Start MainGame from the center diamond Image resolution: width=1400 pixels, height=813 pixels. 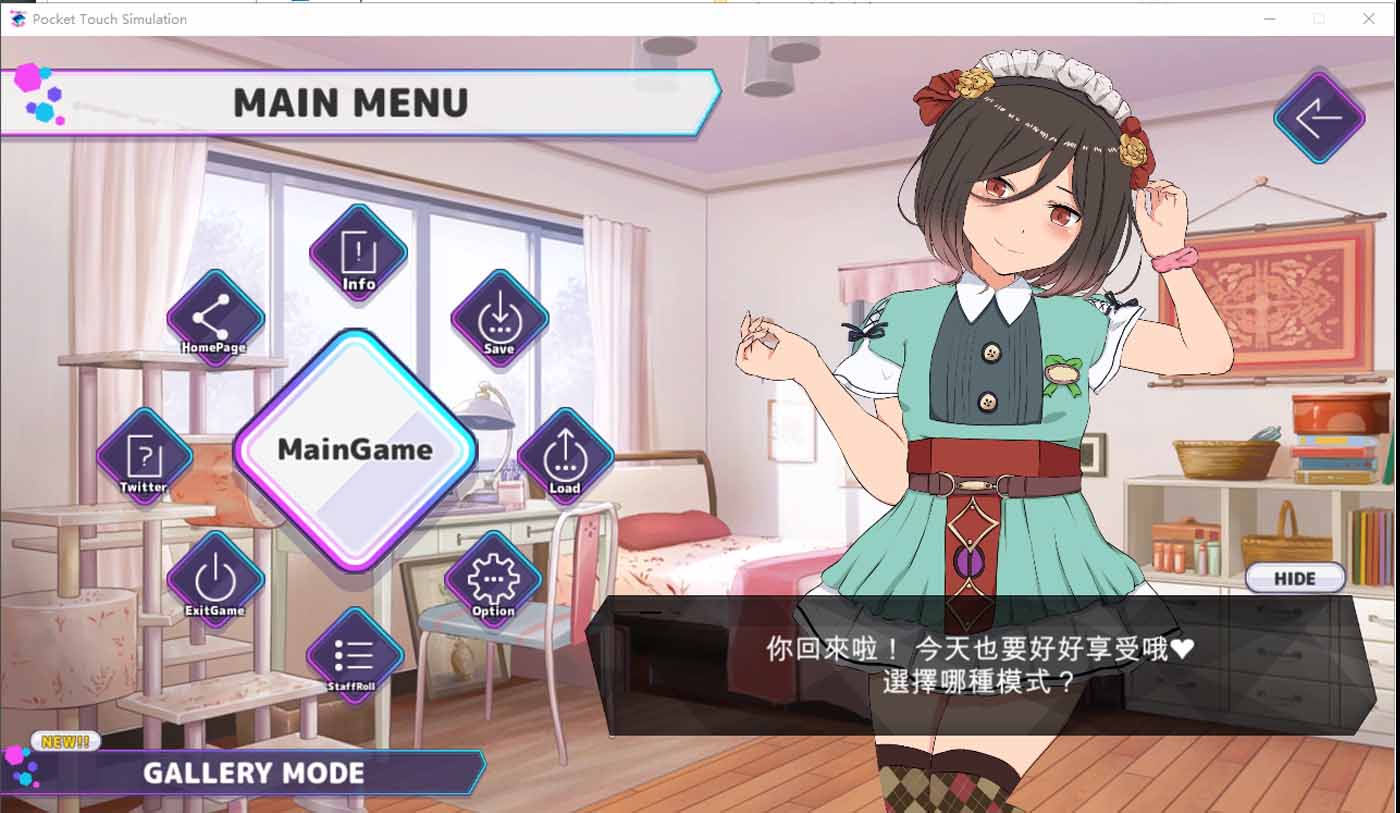coord(354,450)
